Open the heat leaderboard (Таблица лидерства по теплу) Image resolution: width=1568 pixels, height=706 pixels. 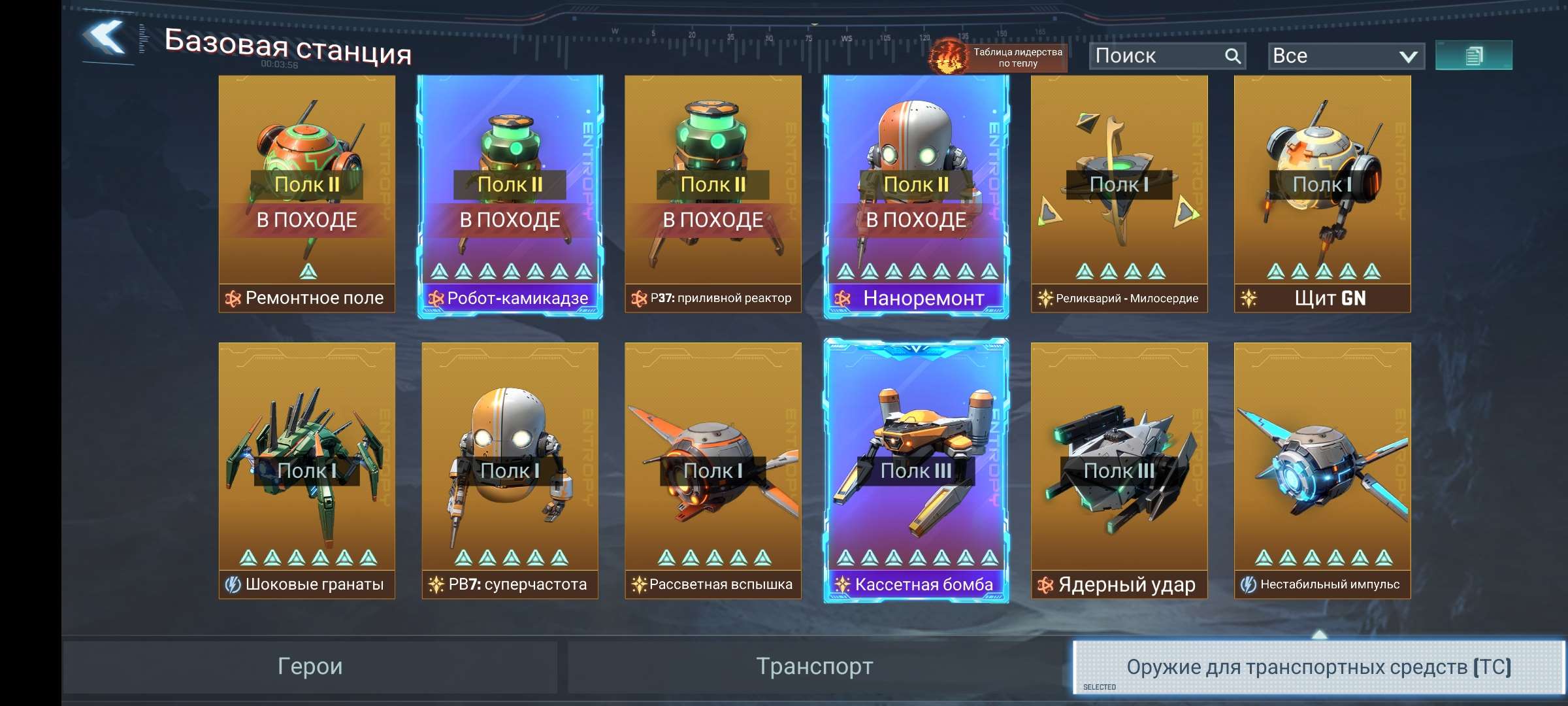point(998,57)
